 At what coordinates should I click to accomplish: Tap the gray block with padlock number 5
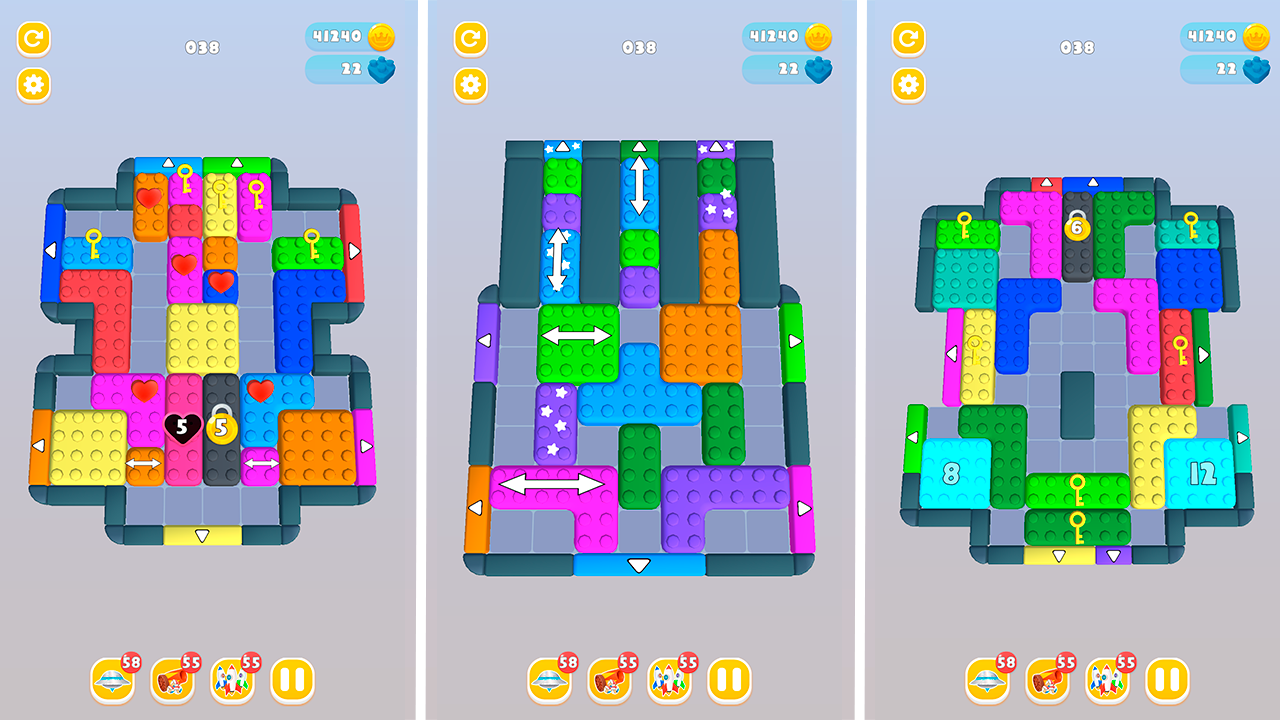point(220,428)
